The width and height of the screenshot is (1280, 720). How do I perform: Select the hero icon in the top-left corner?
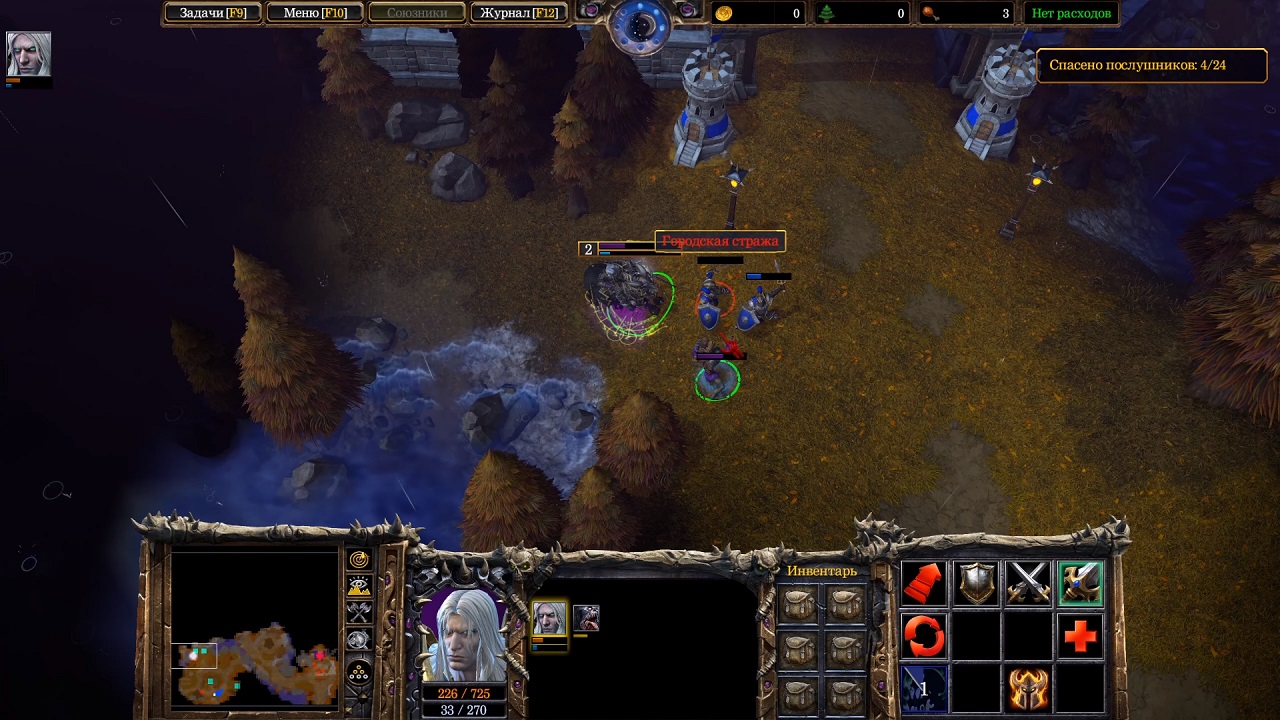(x=28, y=54)
